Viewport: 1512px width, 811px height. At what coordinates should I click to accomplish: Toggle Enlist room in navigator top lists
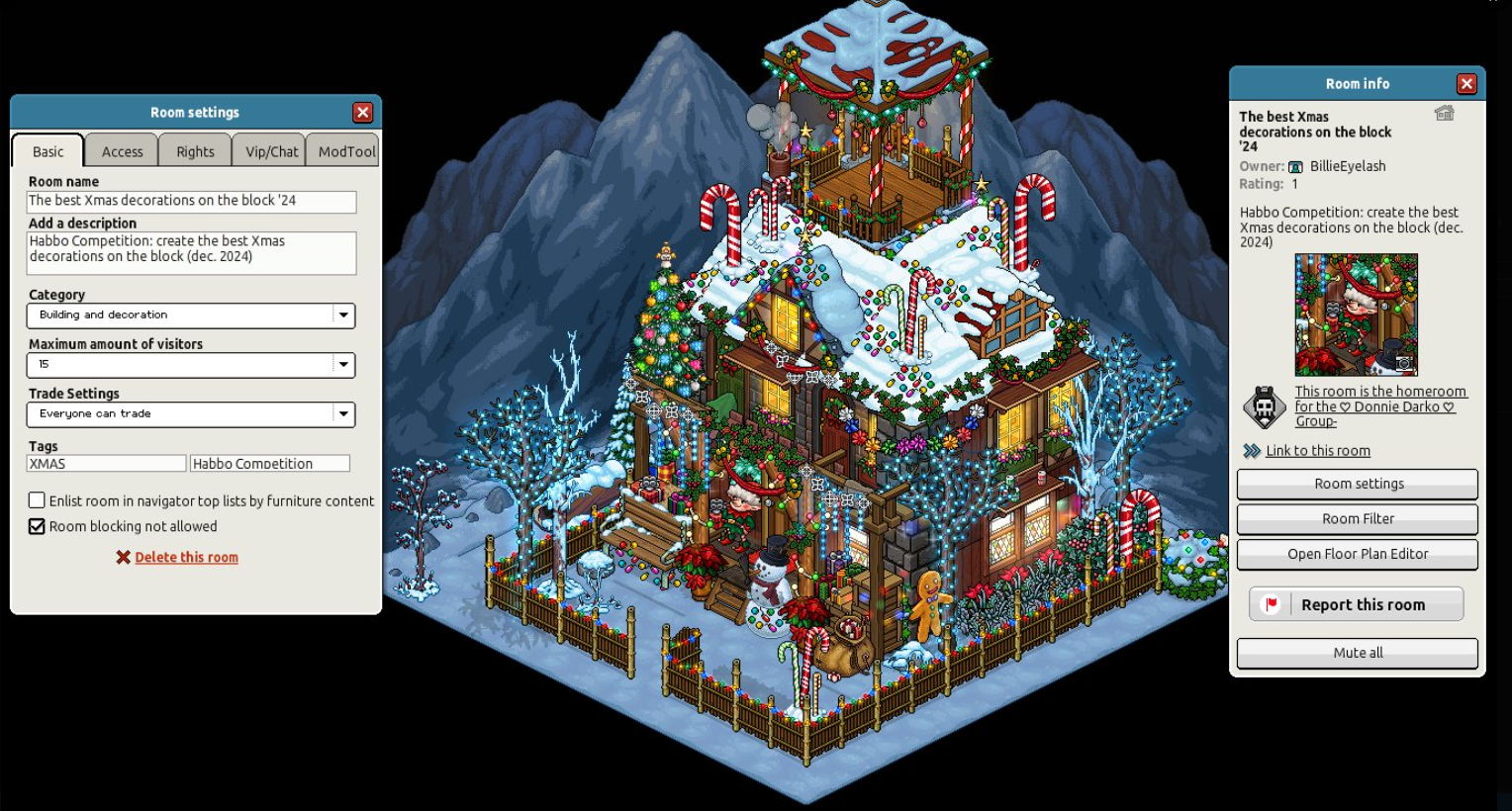click(x=37, y=500)
